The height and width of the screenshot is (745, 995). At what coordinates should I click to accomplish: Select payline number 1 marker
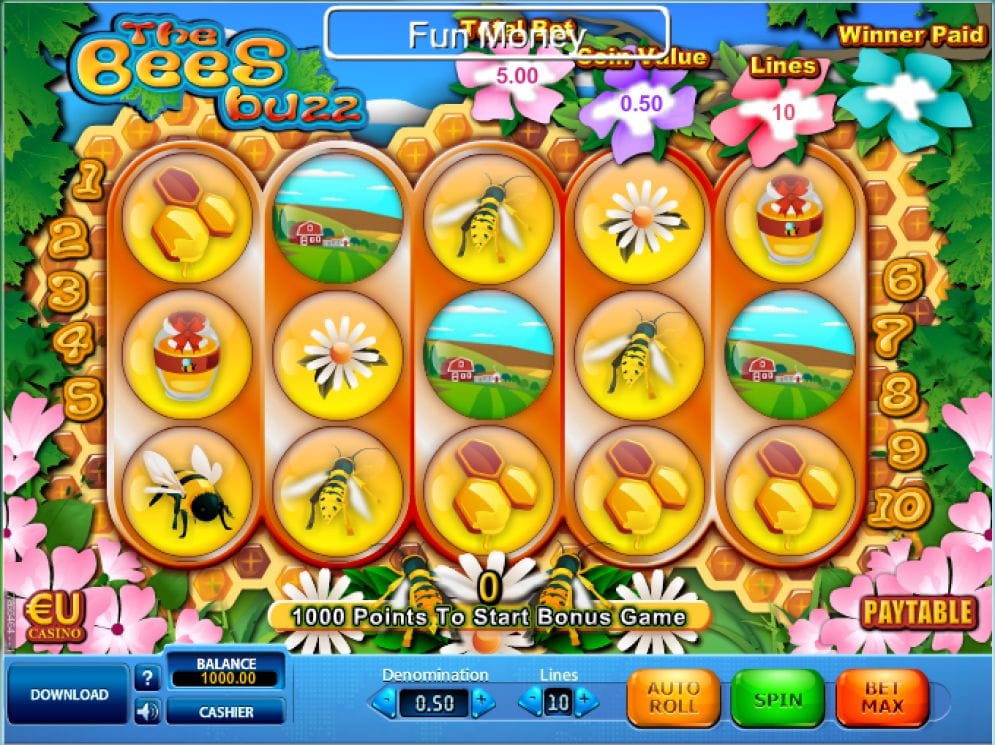coord(90,180)
